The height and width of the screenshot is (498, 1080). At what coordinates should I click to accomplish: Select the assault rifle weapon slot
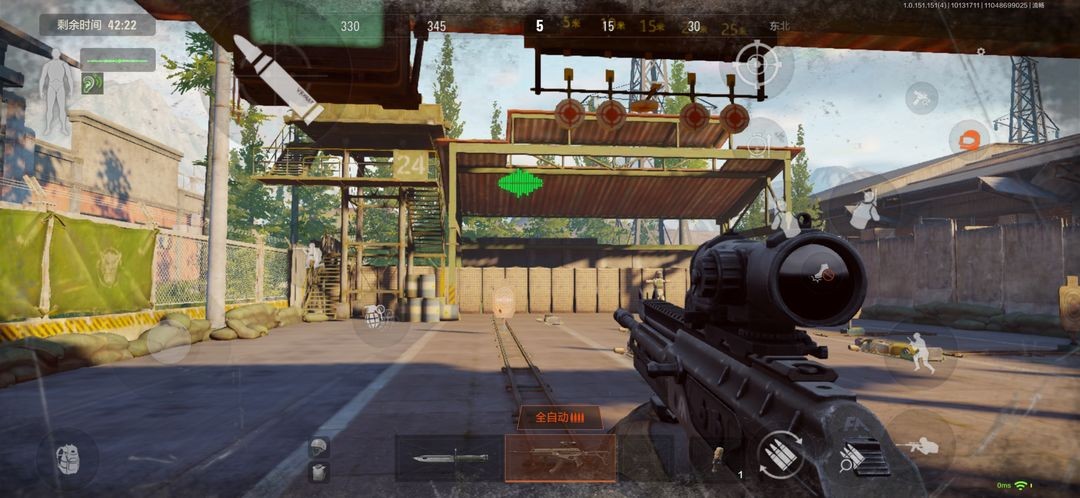tap(560, 458)
